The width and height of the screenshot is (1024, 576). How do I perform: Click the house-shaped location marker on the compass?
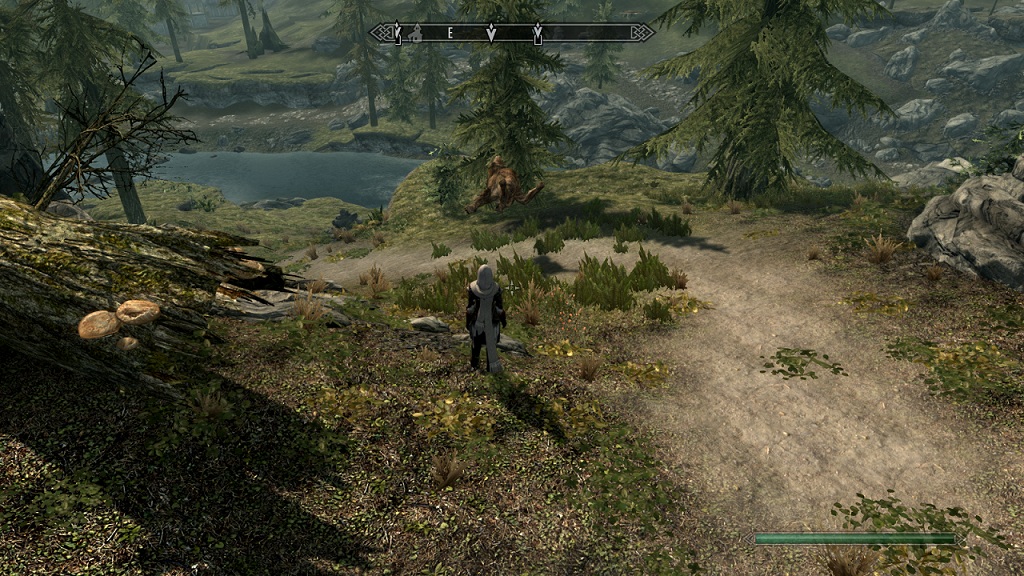tap(416, 34)
